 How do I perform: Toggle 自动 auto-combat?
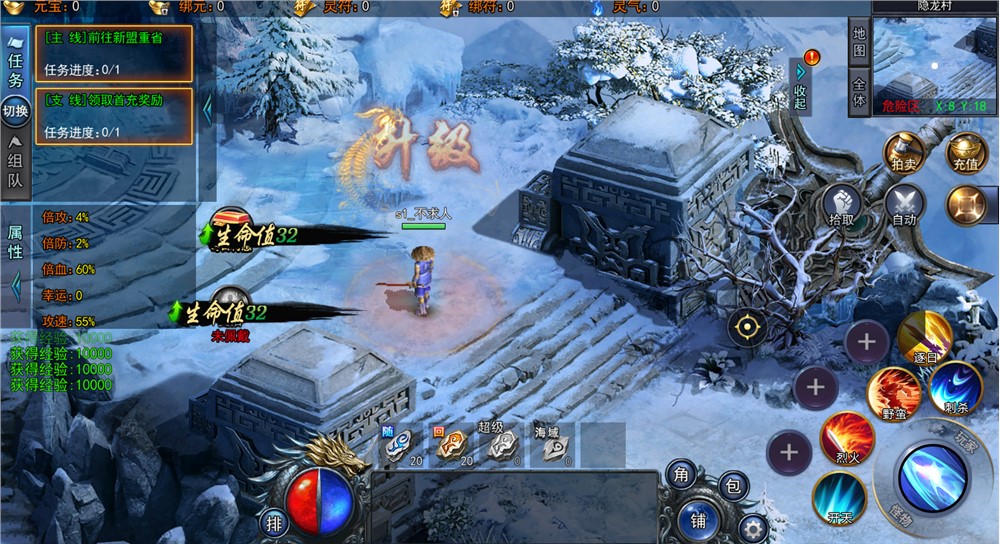(x=904, y=205)
